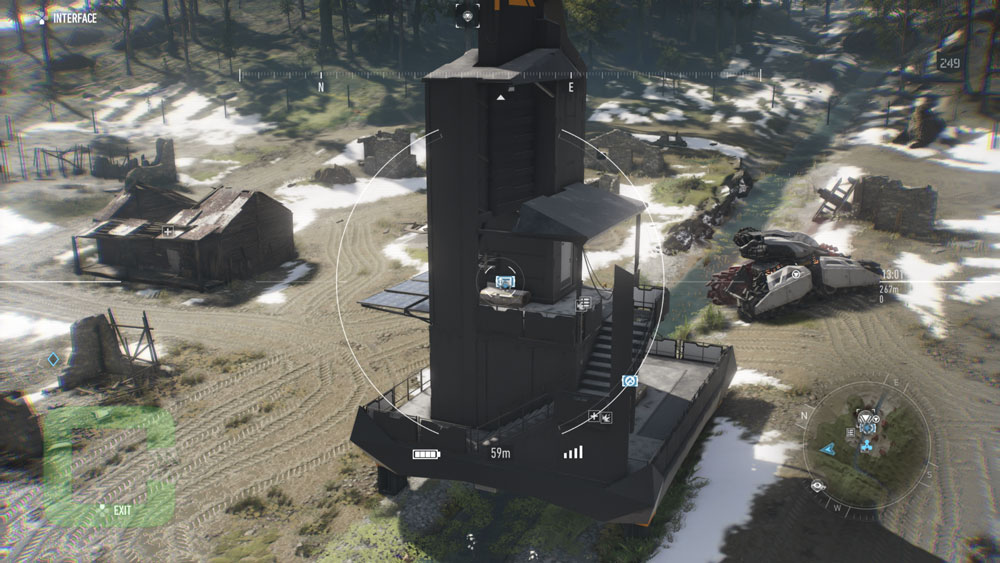The width and height of the screenshot is (1000, 563).
Task: Click the blue camera marker by the stairs
Action: (630, 381)
